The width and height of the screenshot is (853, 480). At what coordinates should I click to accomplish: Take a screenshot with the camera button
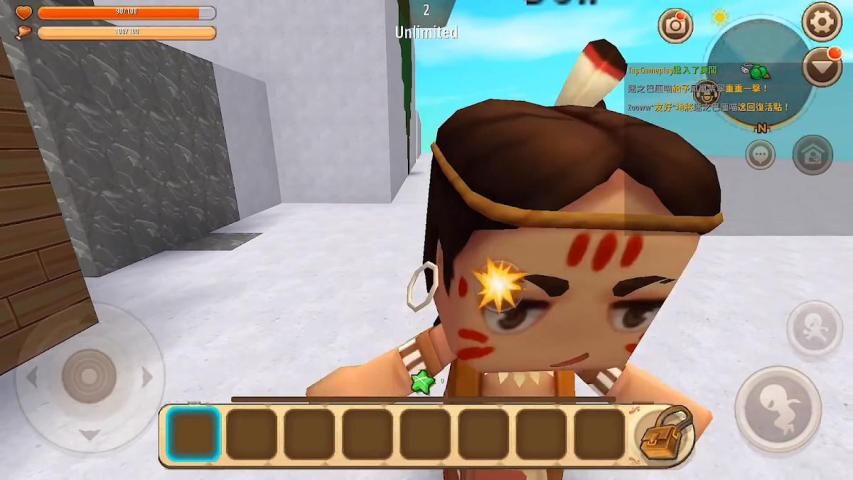pyautogui.click(x=676, y=26)
